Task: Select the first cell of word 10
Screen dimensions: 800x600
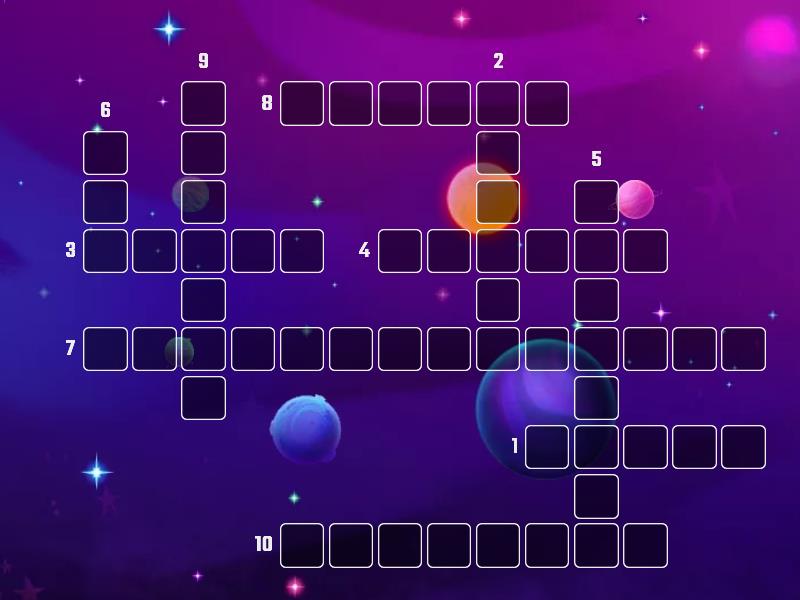Action: (302, 544)
